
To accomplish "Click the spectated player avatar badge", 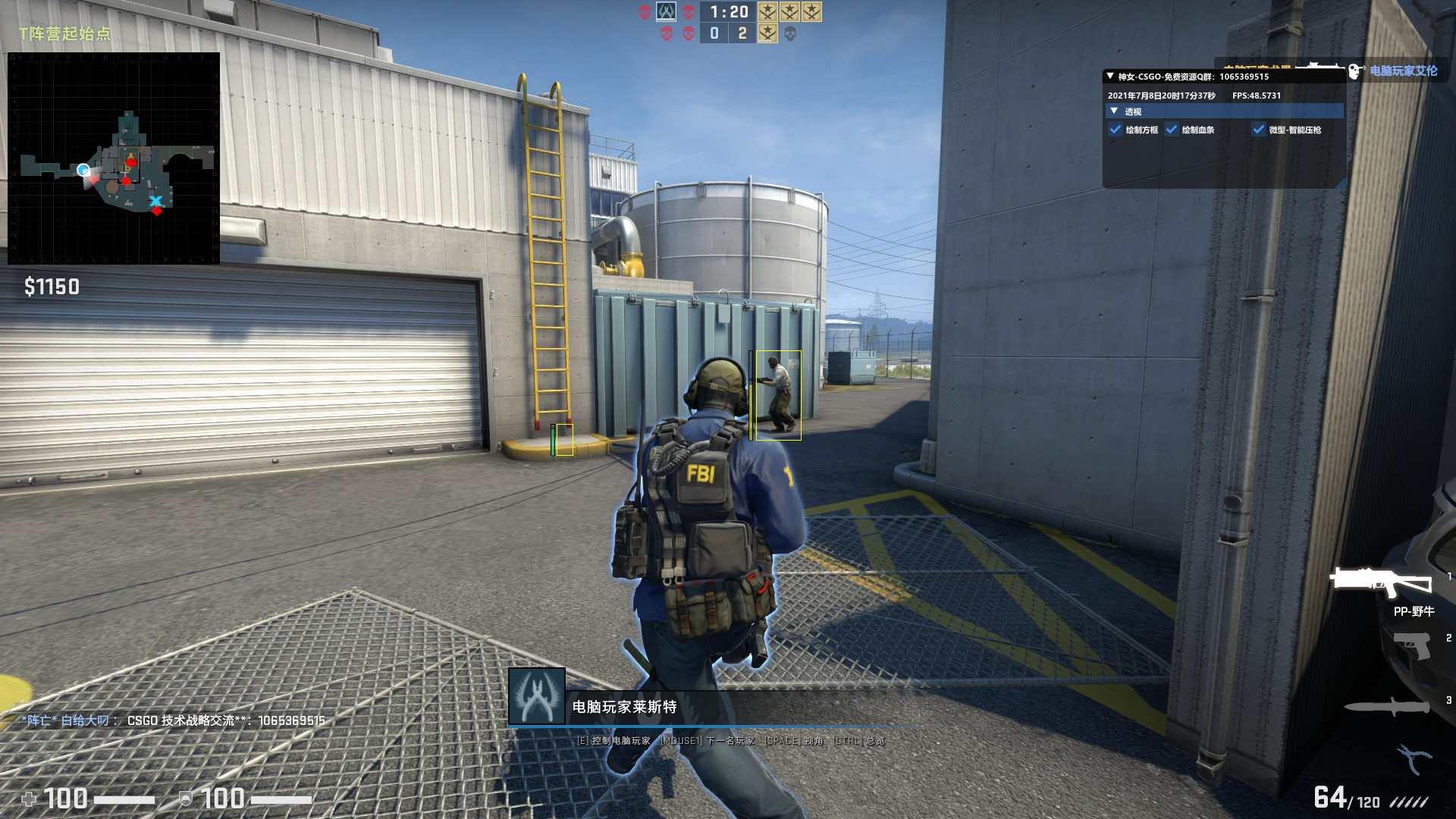I will coord(537,695).
